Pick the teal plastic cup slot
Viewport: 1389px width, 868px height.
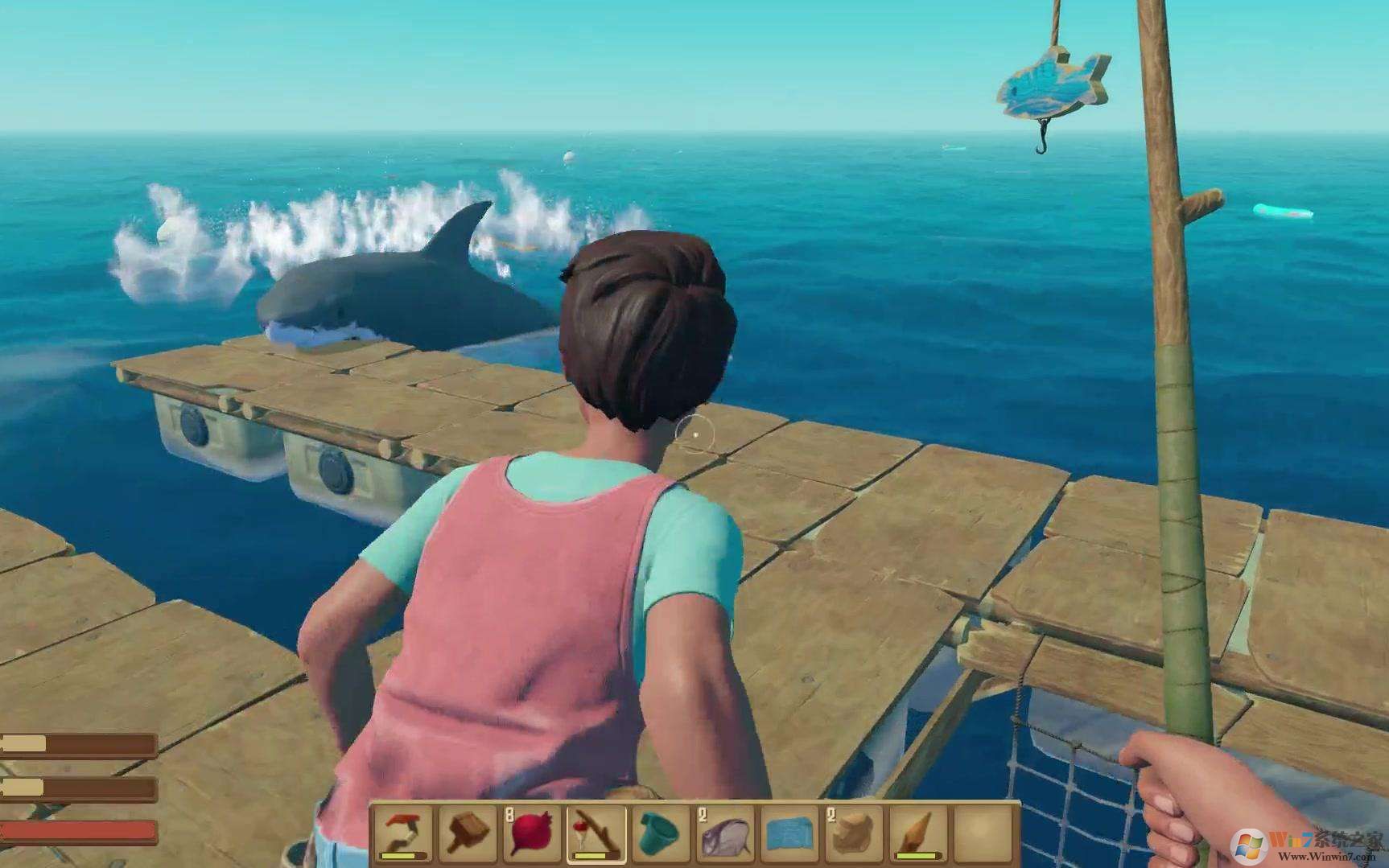(x=660, y=833)
